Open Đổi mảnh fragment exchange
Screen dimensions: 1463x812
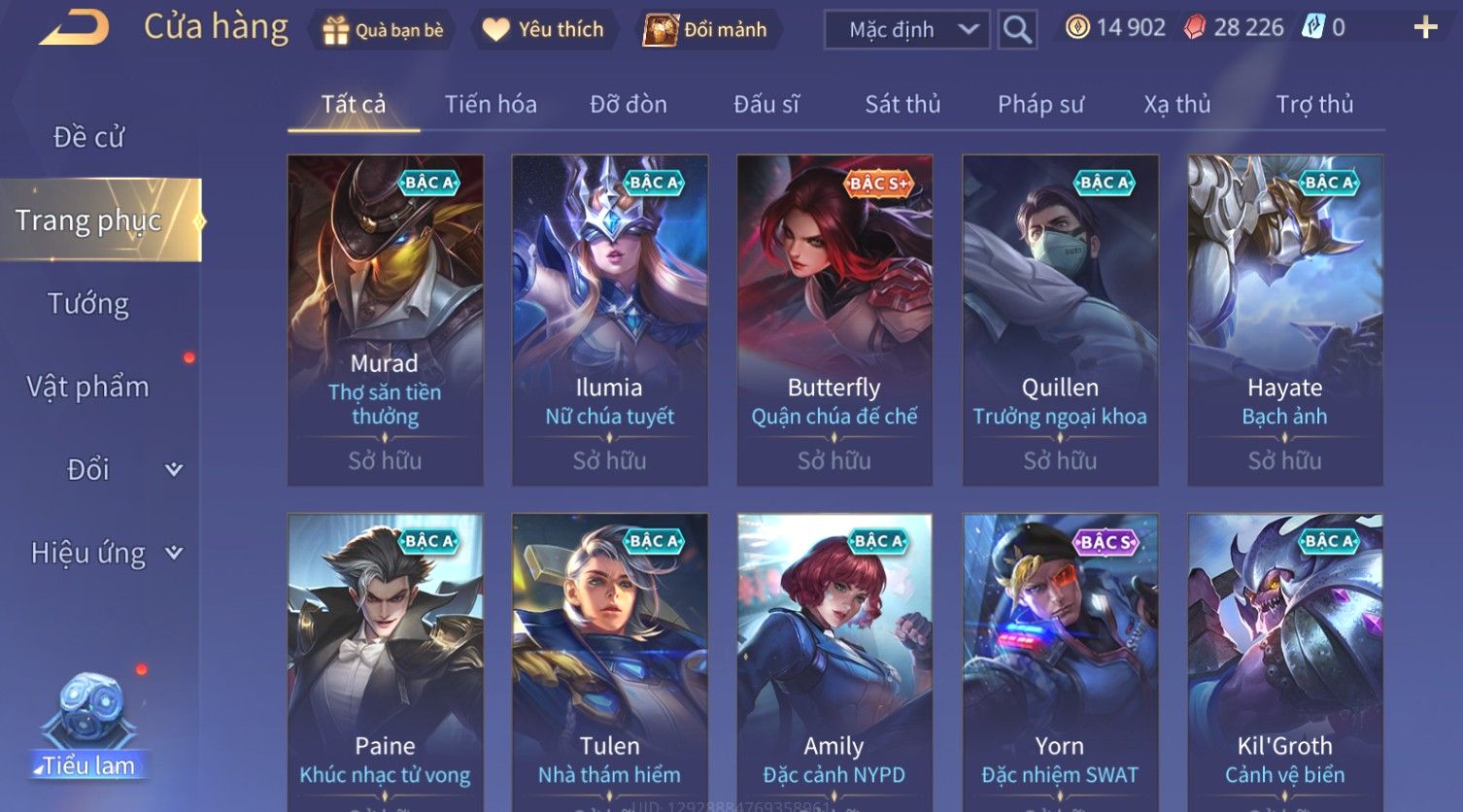click(x=708, y=30)
